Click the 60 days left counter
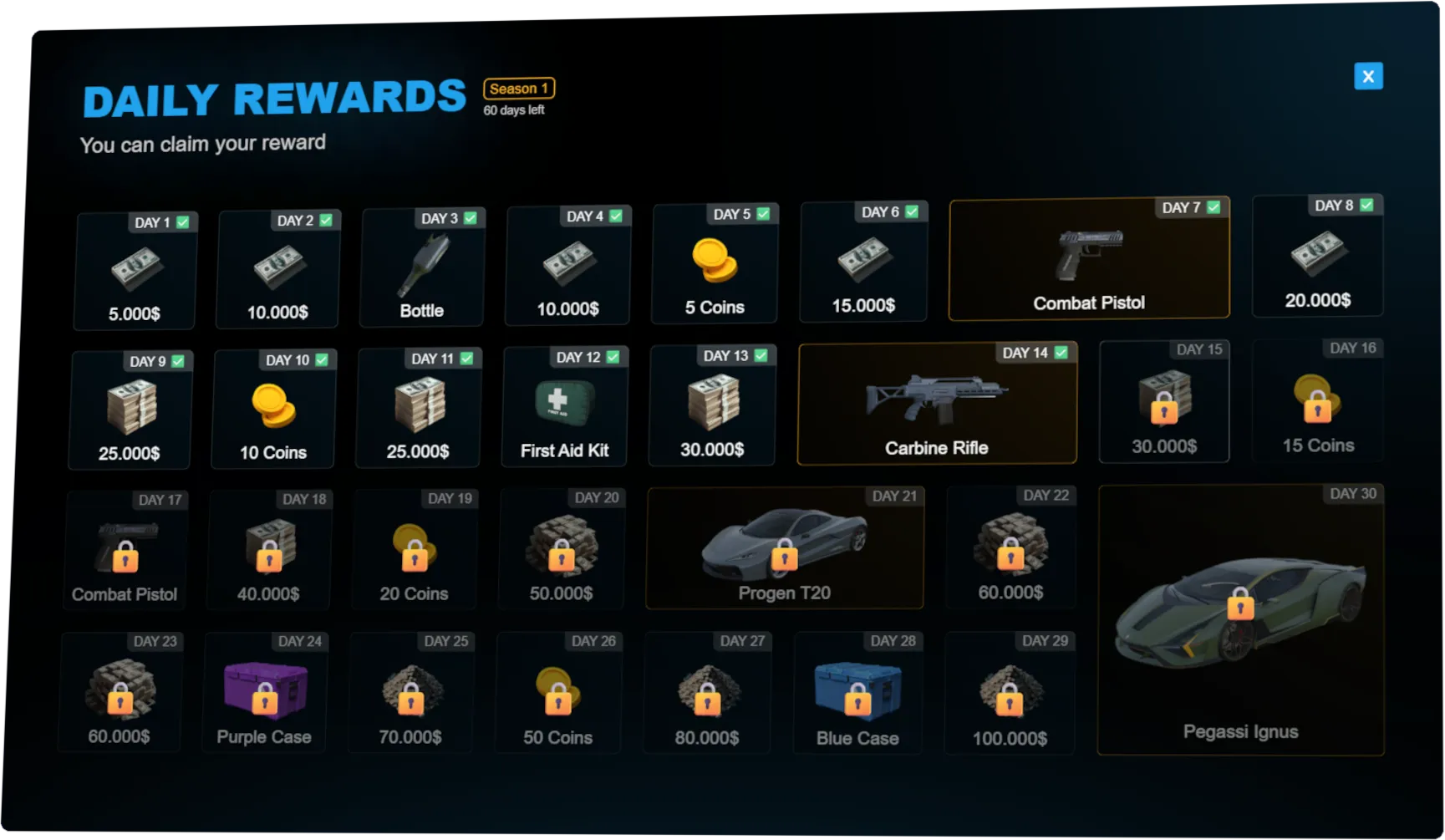 514,109
